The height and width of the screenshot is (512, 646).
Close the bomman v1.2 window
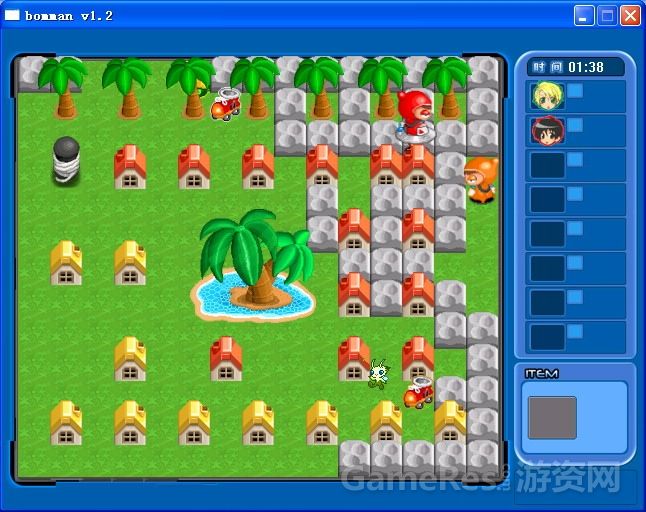click(630, 16)
